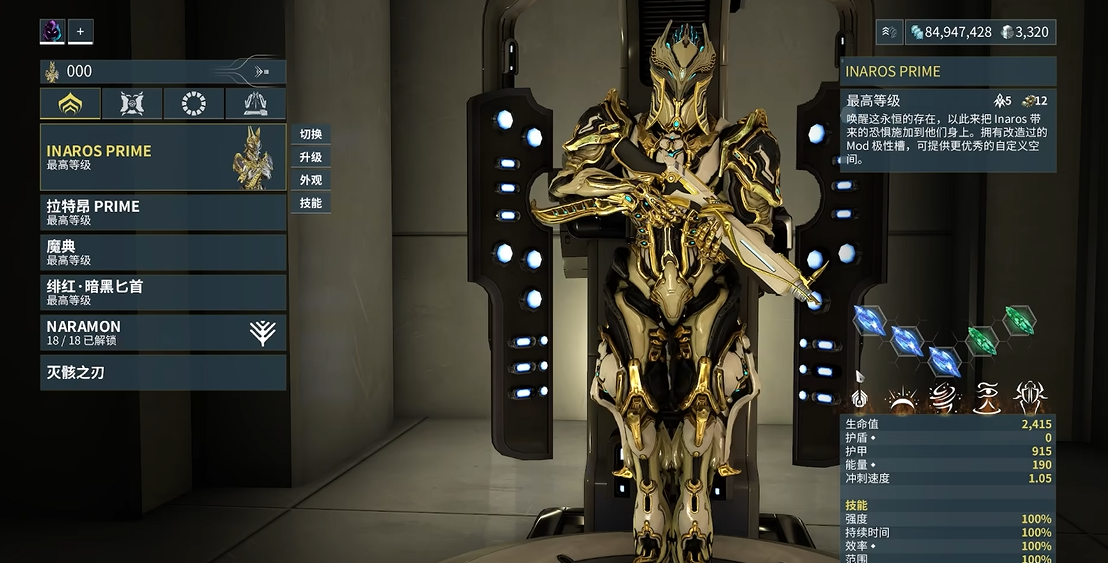Switch to the tab showing two hands icon

(256, 103)
